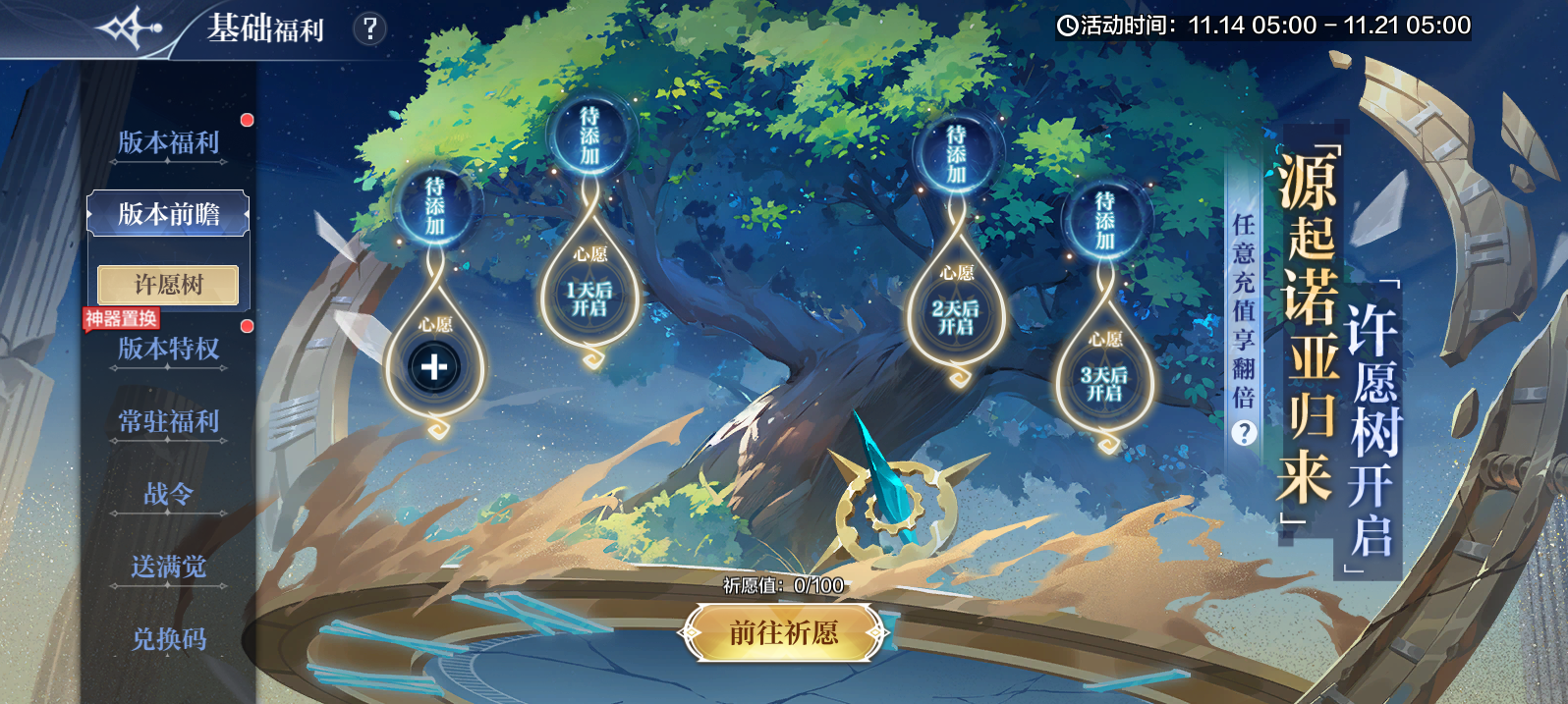This screenshot has width=1568, height=704.
Task: Open the 版本福利 menu entry
Action: click(168, 142)
